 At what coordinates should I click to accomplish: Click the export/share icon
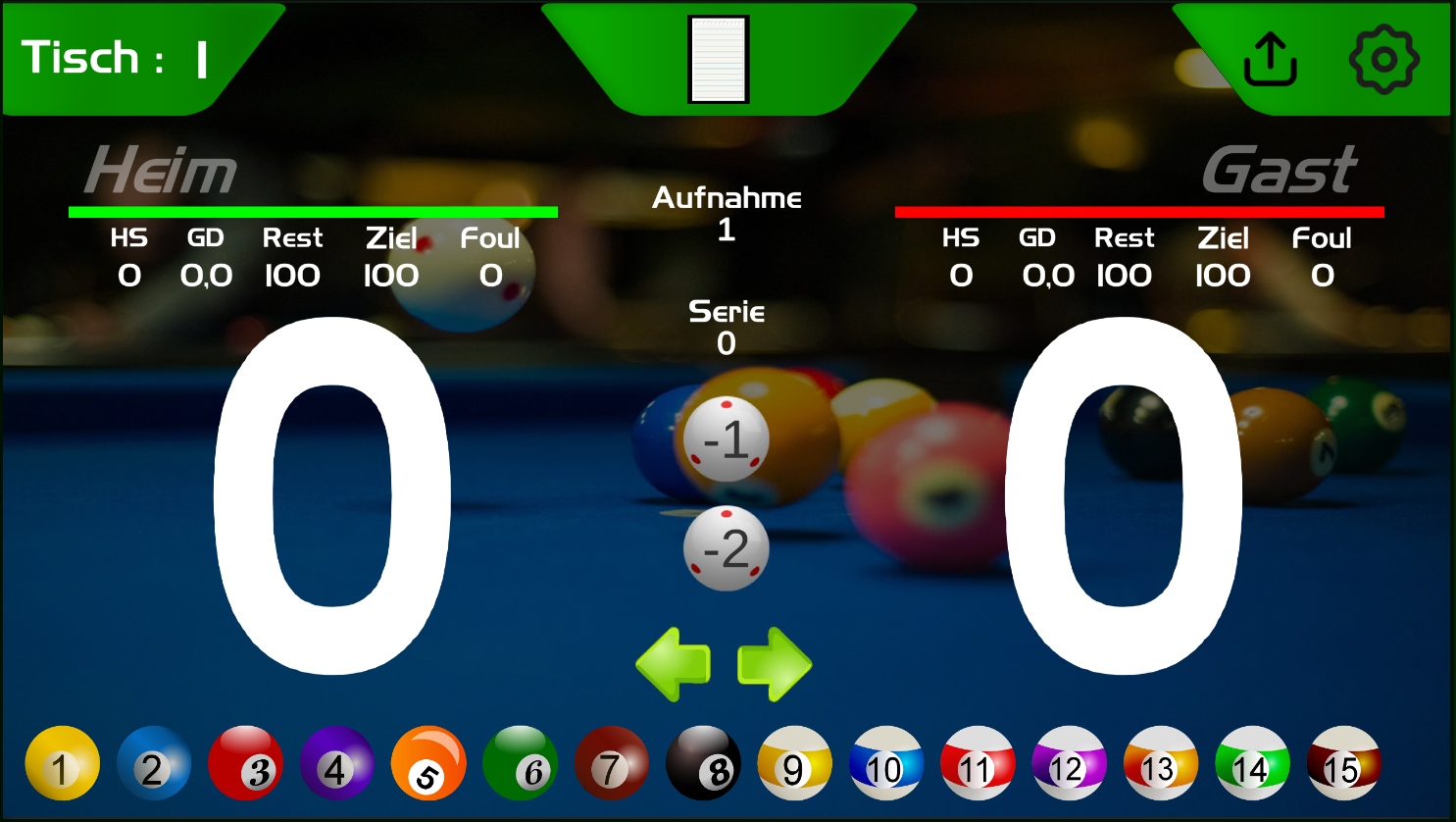(x=1270, y=58)
